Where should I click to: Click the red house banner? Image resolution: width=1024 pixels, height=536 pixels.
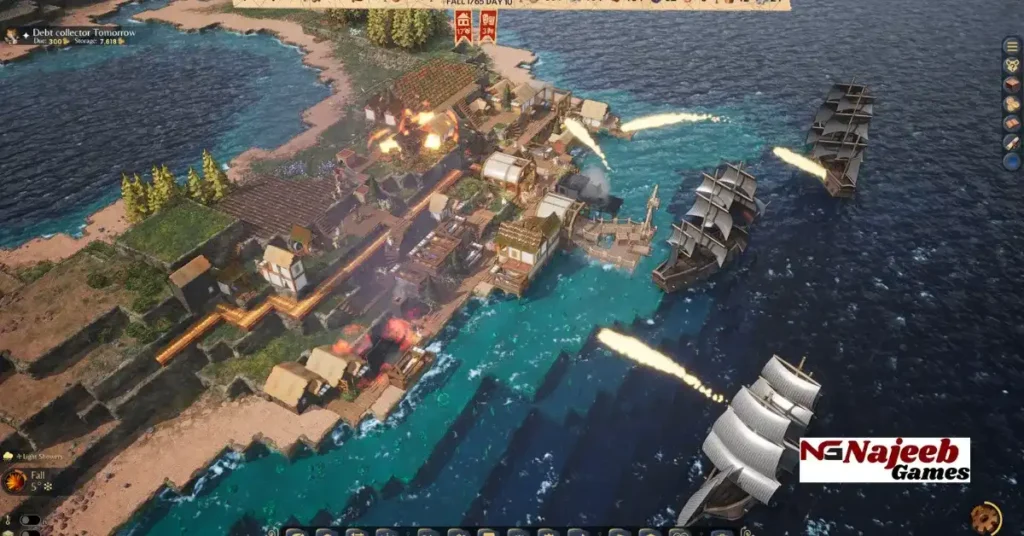click(x=464, y=27)
